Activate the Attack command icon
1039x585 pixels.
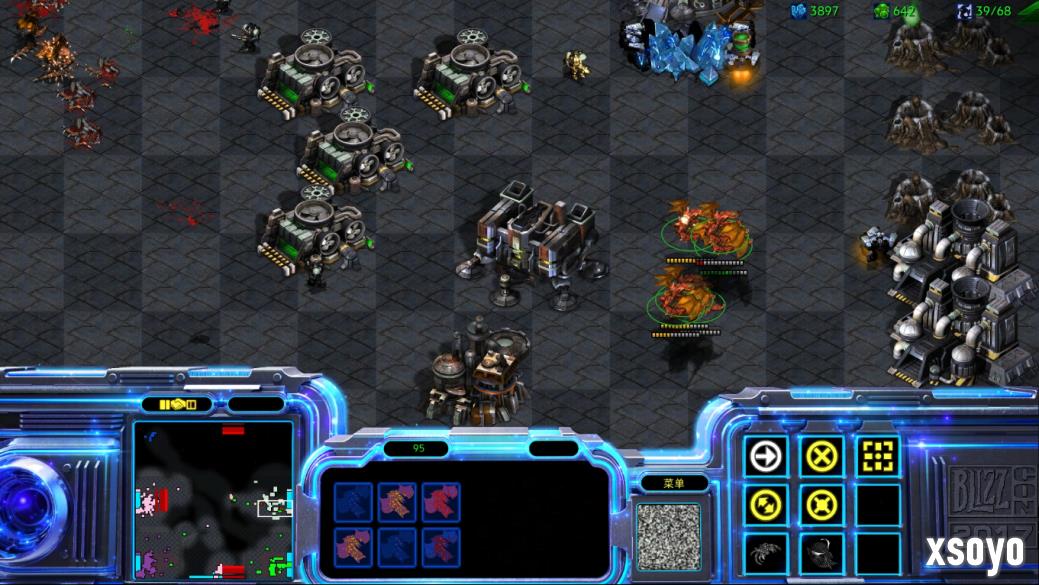tap(877, 457)
